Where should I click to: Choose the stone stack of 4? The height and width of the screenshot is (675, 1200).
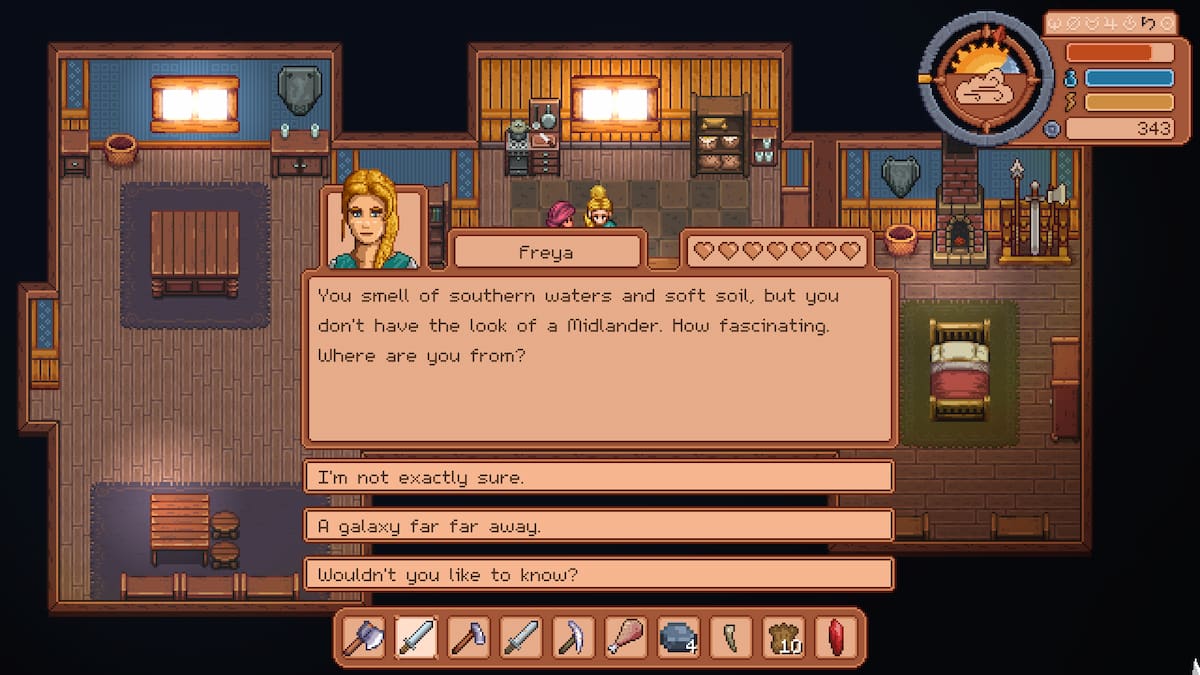click(677, 637)
